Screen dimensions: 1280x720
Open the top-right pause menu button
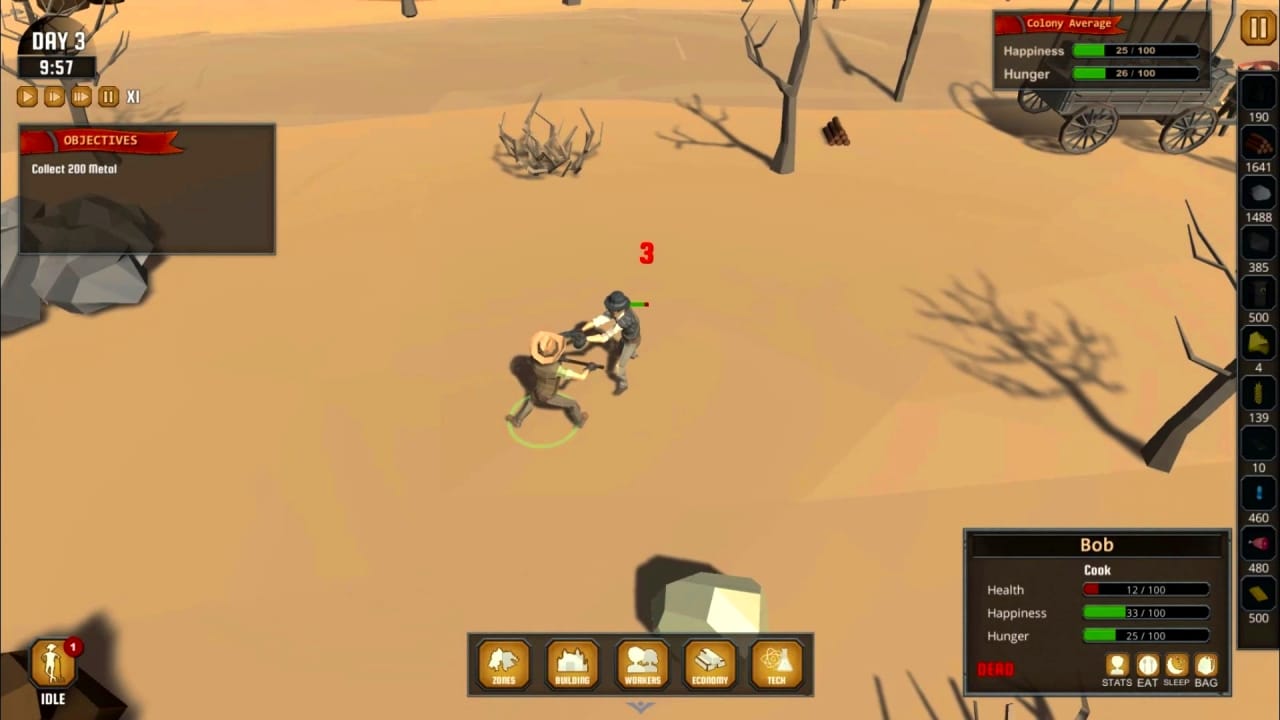point(1257,28)
